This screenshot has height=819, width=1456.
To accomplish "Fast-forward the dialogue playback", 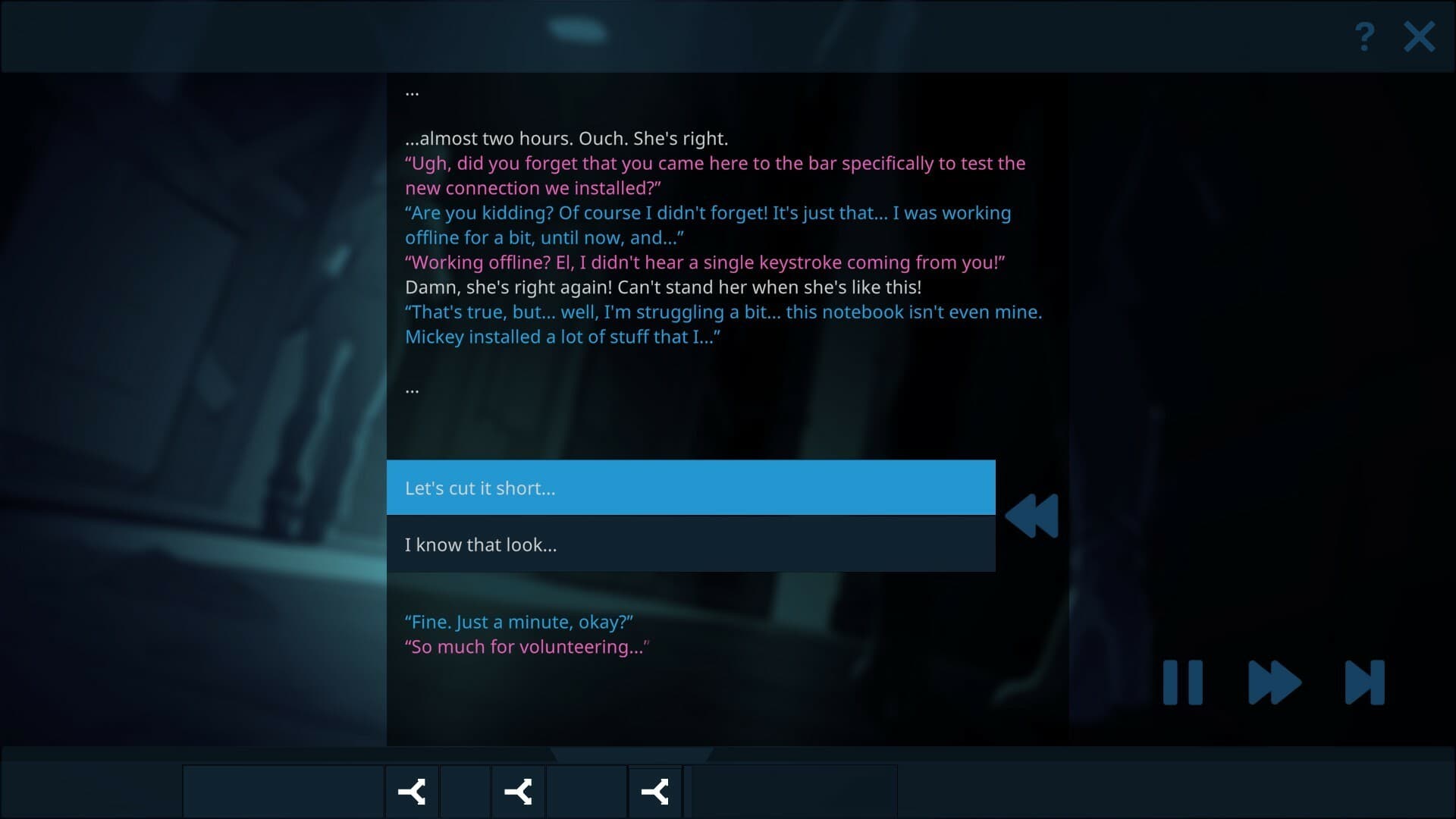I will [x=1272, y=682].
